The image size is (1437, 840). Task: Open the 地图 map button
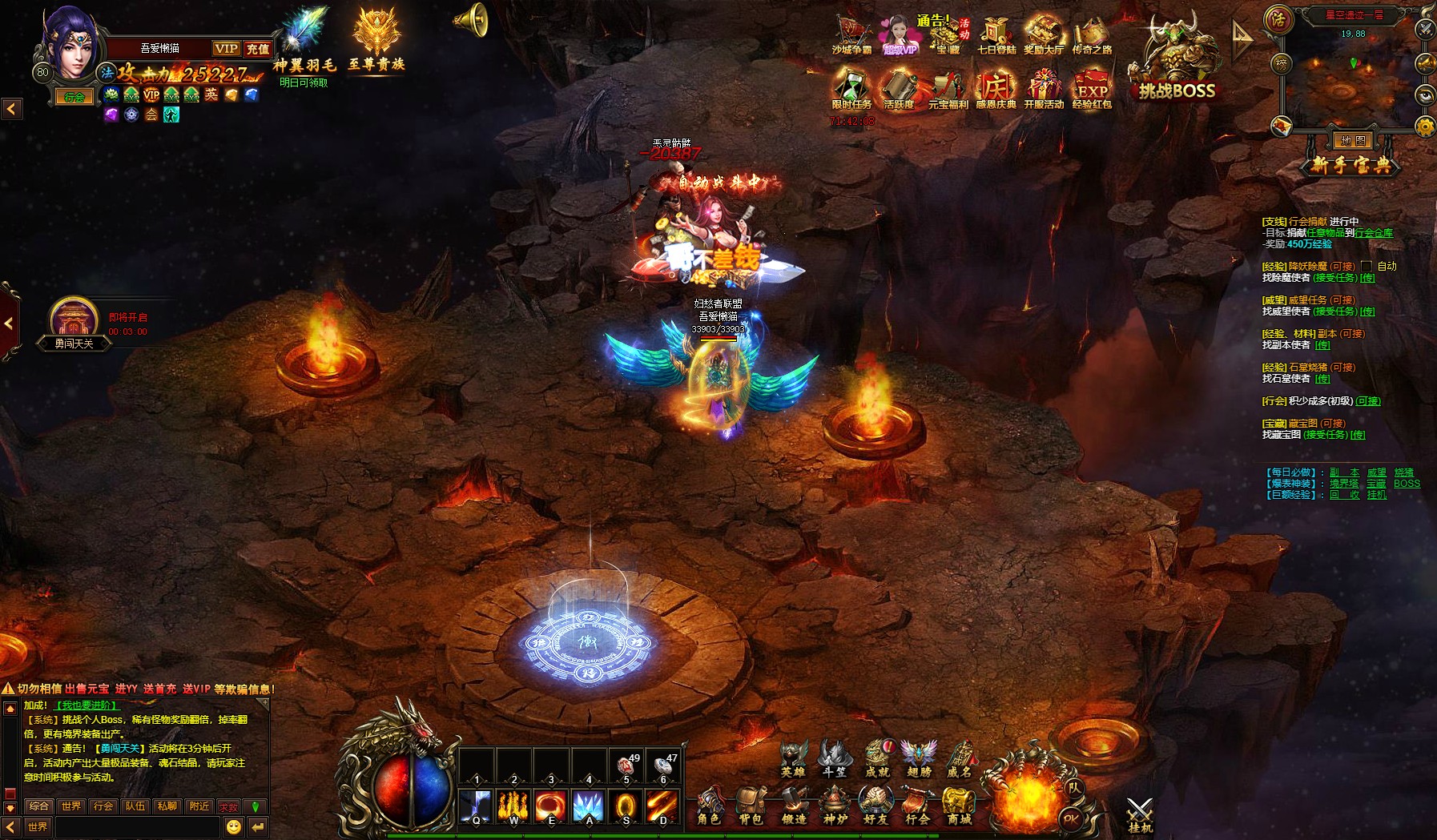point(1352,141)
